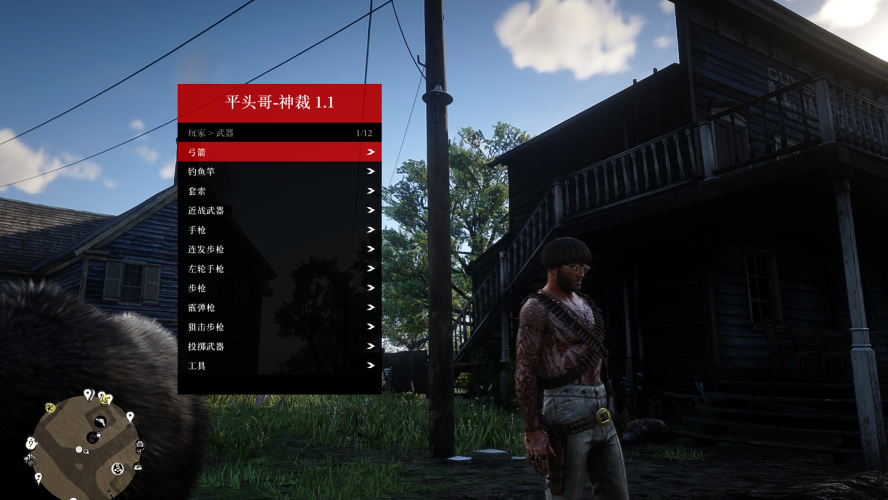This screenshot has height=500, width=888.
Task: Choose the 套索 entry
Action: click(x=279, y=191)
